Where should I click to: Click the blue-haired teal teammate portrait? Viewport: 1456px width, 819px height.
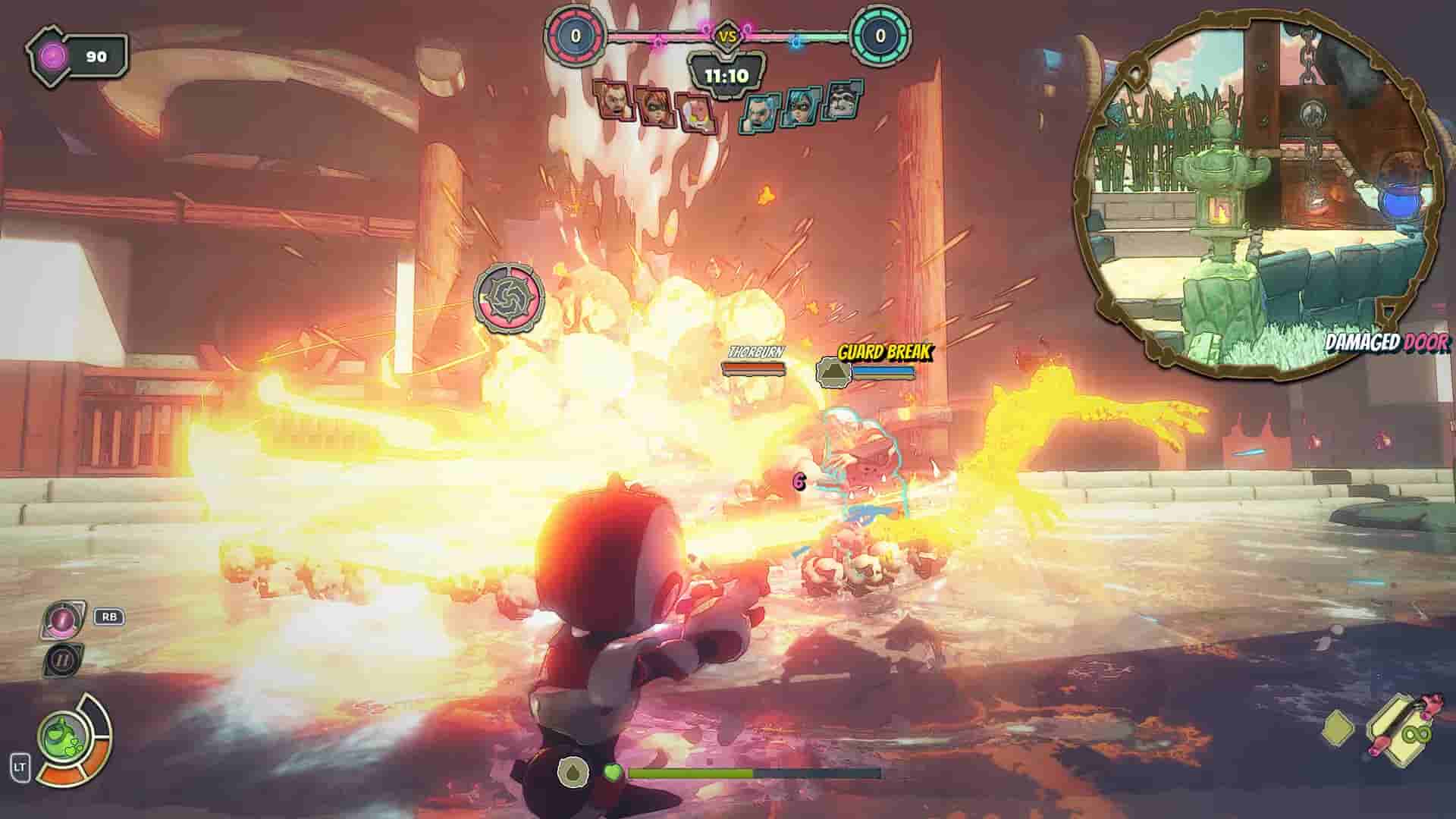798,108
